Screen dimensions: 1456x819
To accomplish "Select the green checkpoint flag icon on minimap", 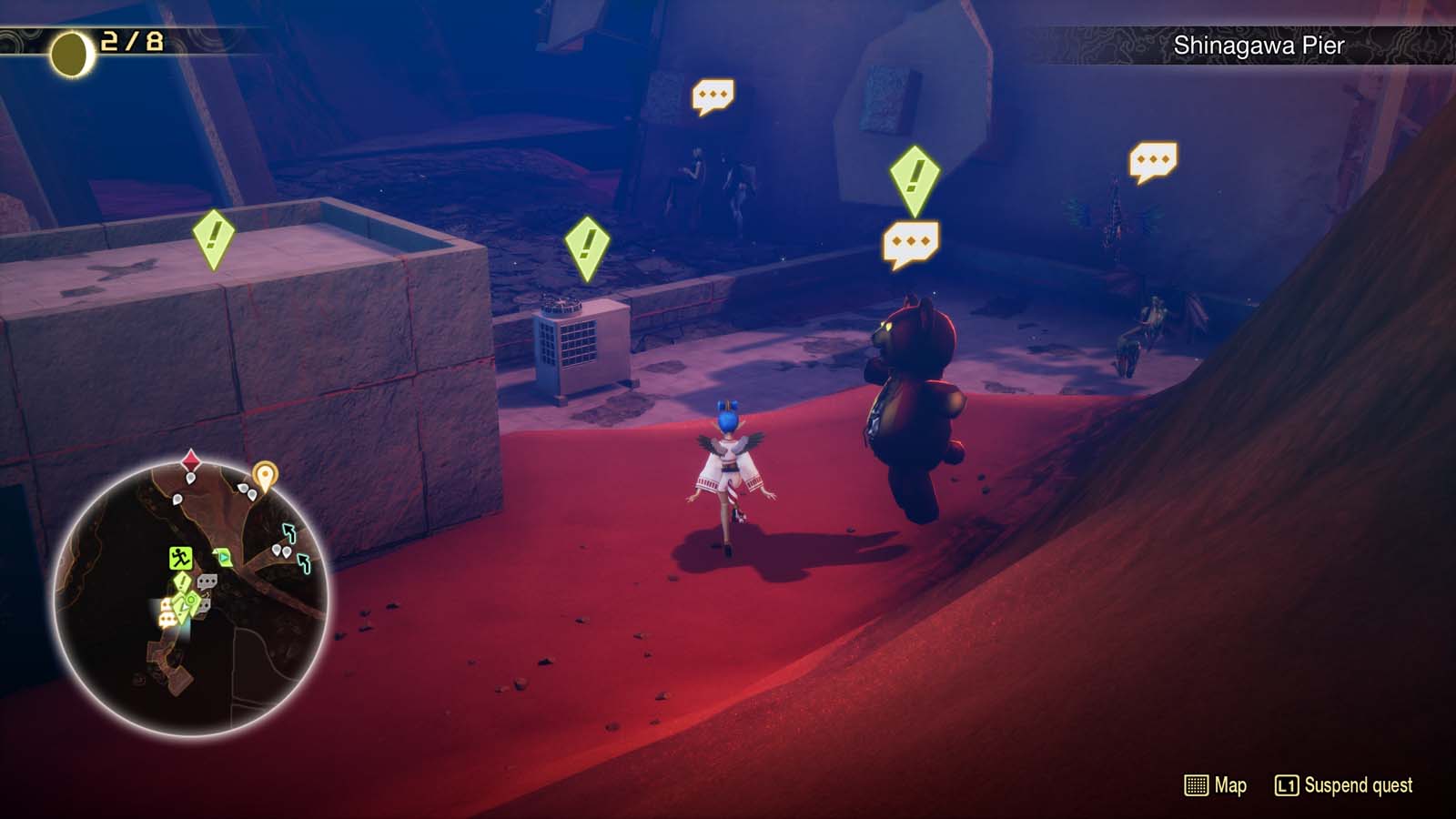I will [x=222, y=556].
